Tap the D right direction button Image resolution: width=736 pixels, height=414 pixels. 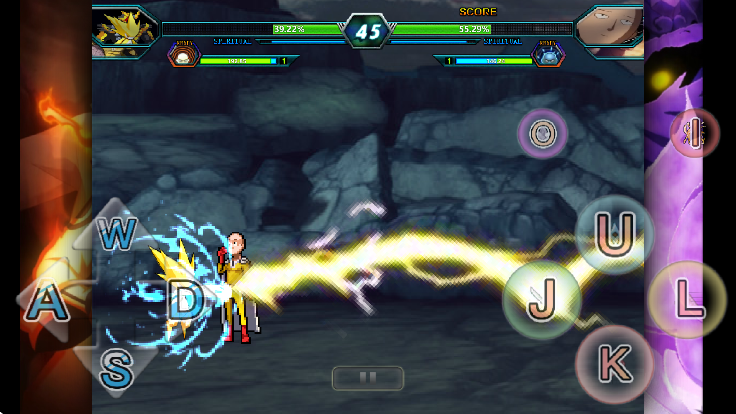(185, 300)
